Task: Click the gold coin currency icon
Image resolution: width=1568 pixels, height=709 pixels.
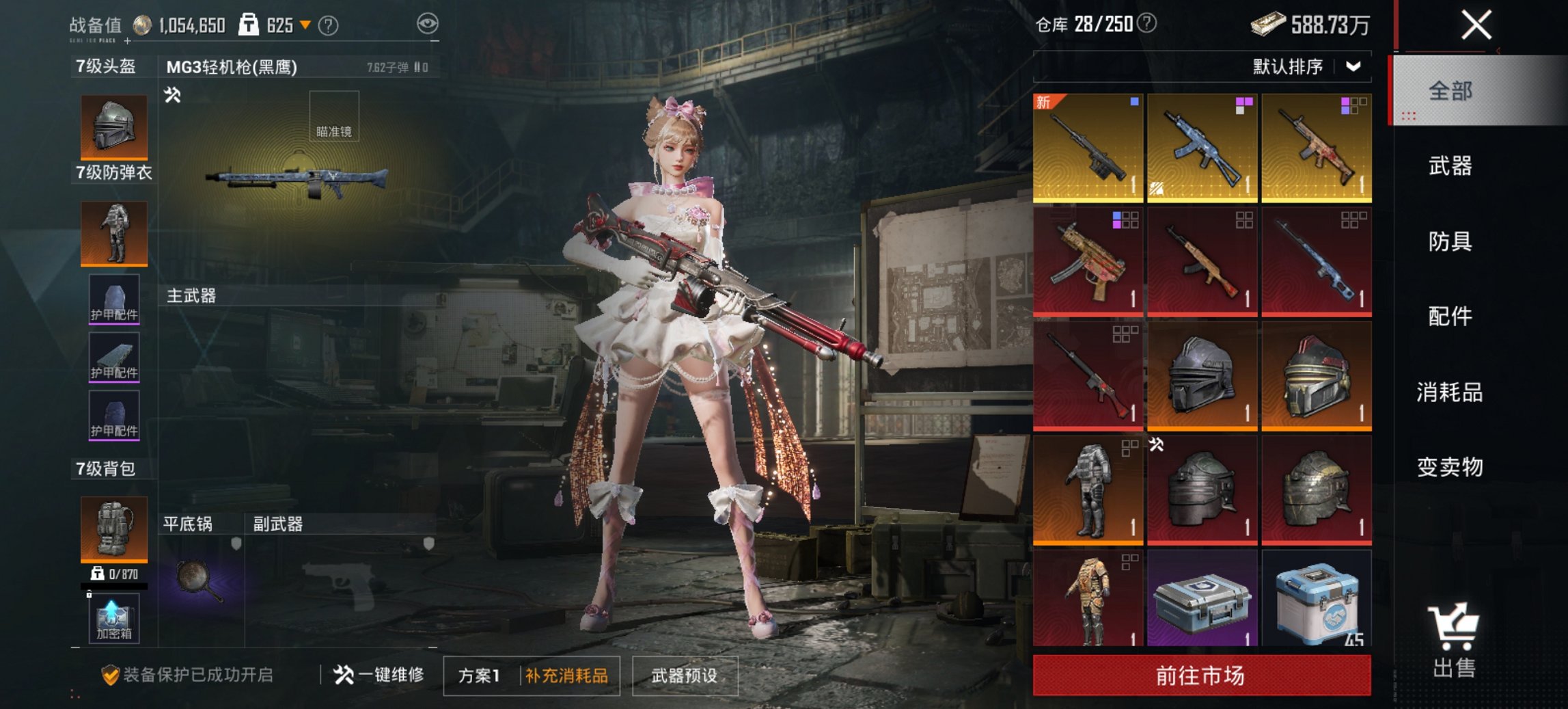Action: pyautogui.click(x=141, y=24)
